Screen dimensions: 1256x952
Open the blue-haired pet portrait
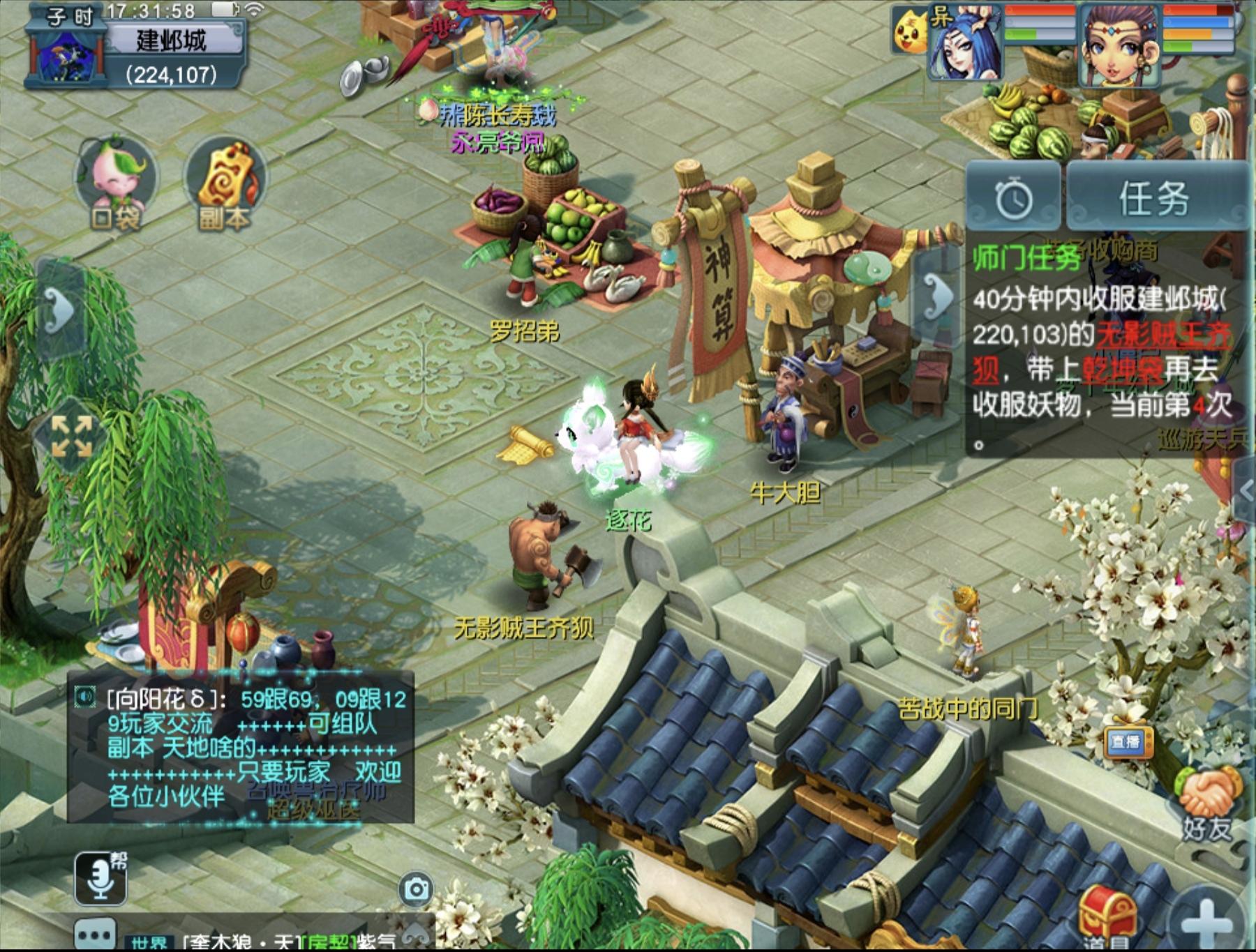(x=966, y=42)
